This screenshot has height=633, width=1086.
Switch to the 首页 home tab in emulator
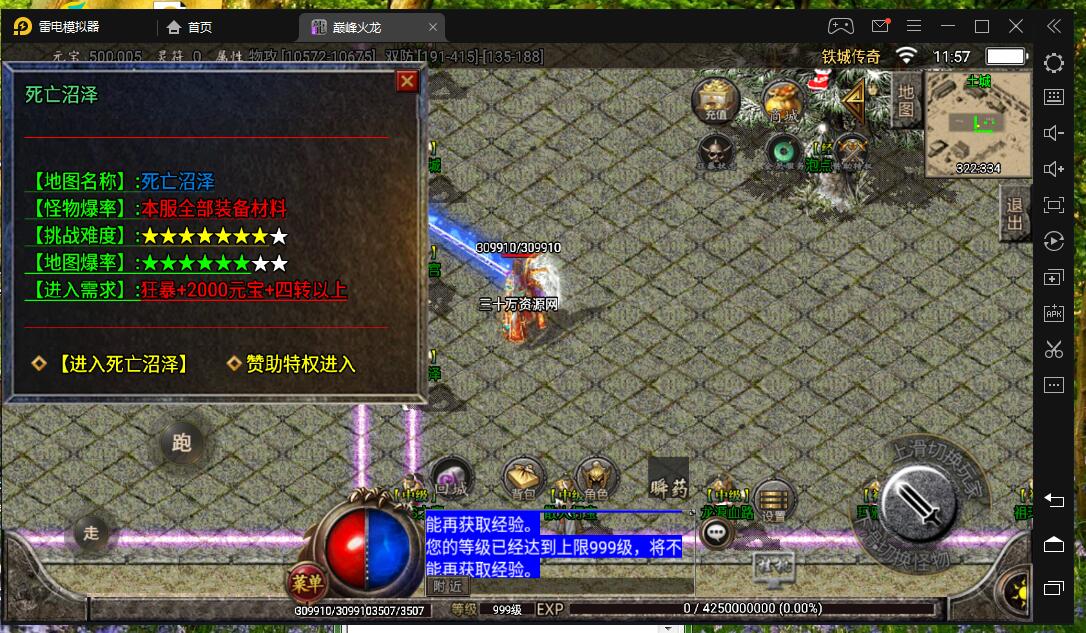point(190,27)
